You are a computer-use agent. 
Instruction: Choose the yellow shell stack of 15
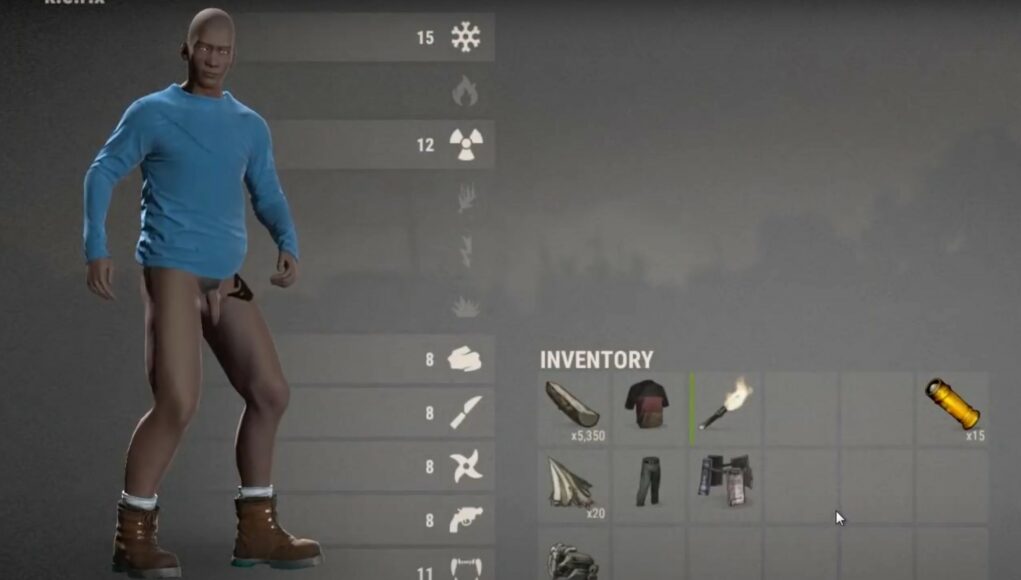pyautogui.click(x=951, y=405)
